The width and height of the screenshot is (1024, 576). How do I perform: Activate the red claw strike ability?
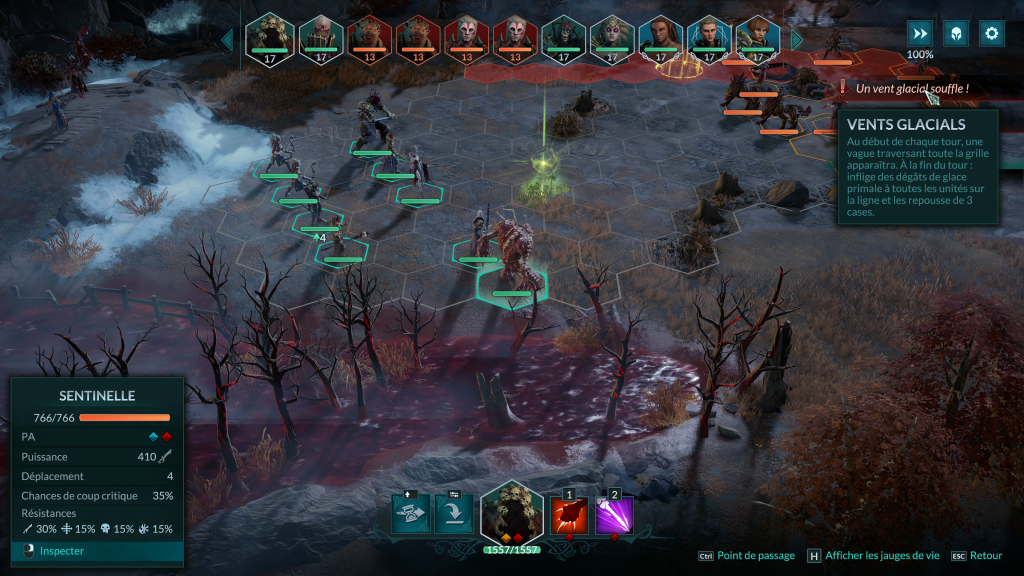(570, 516)
